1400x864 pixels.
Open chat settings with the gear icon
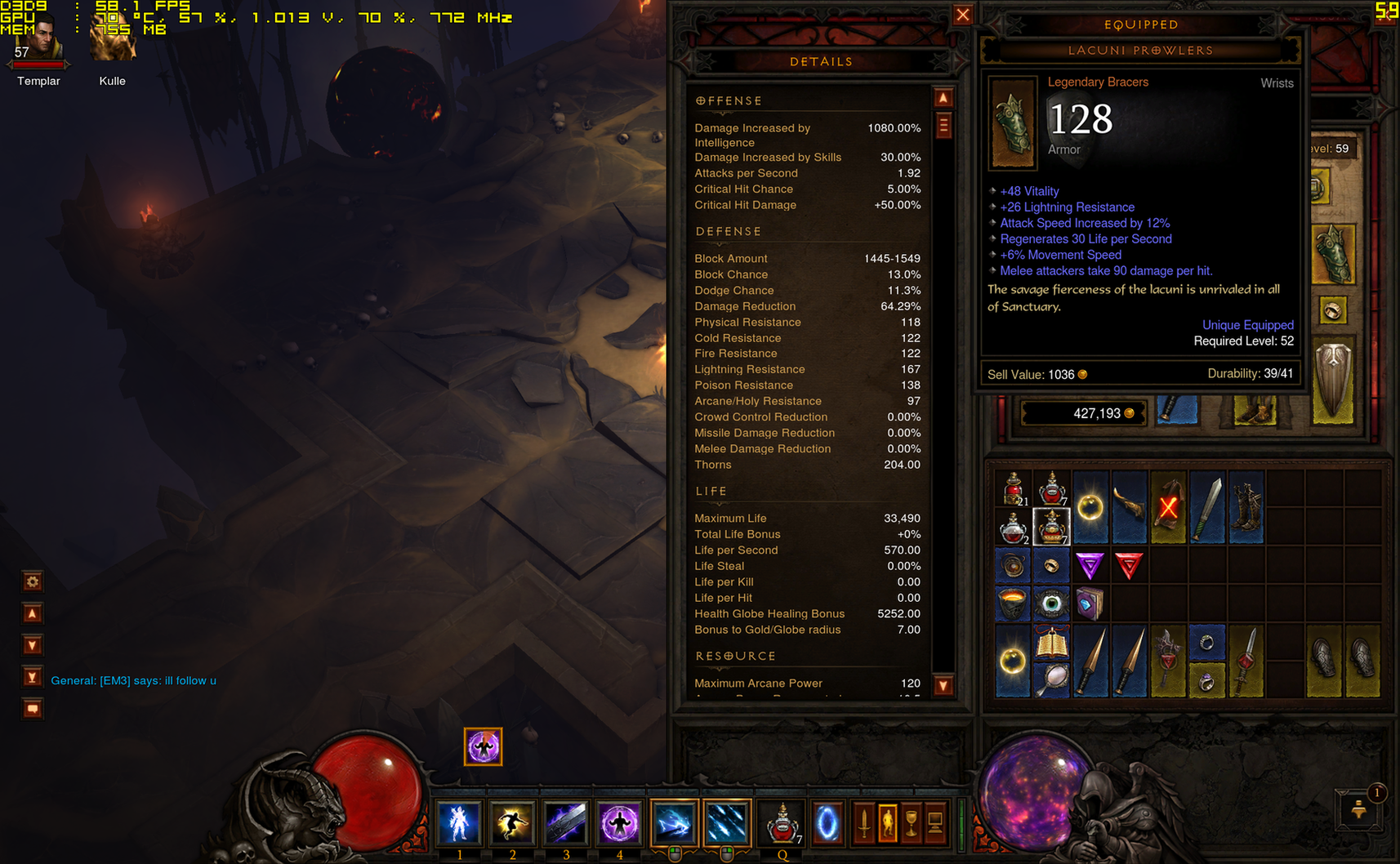coord(32,581)
